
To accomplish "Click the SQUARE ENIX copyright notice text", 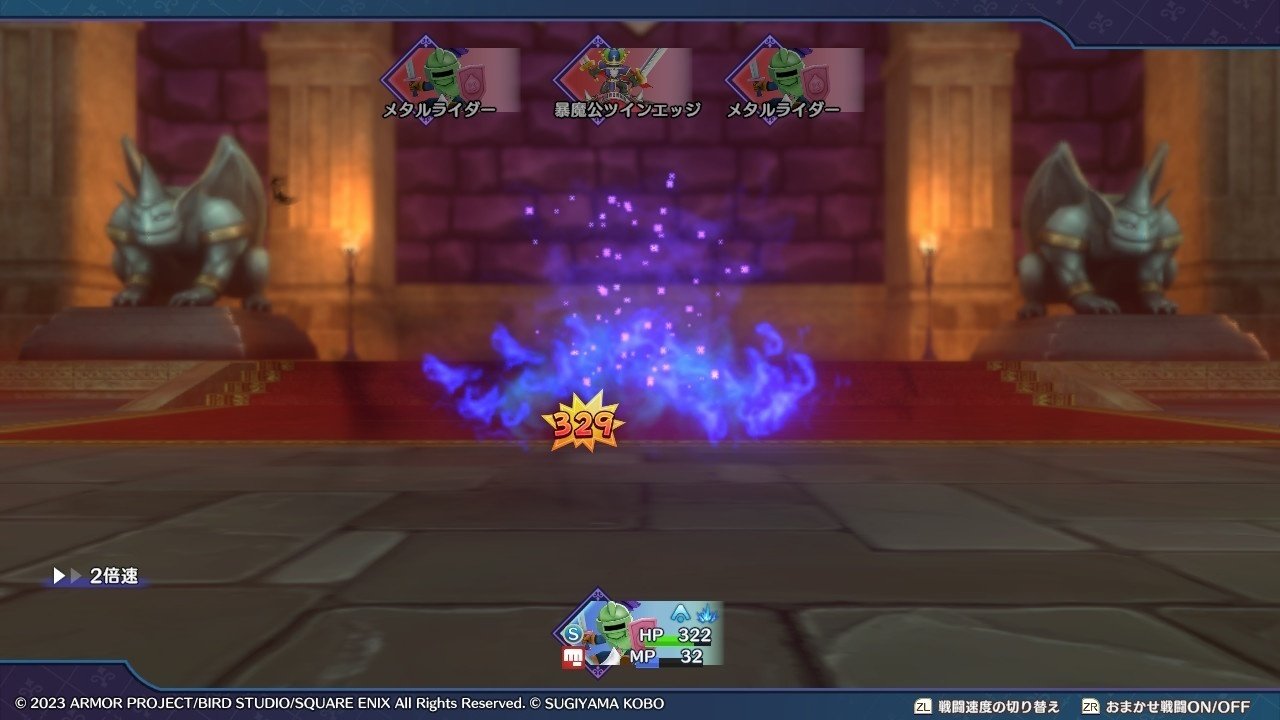I will [x=340, y=703].
